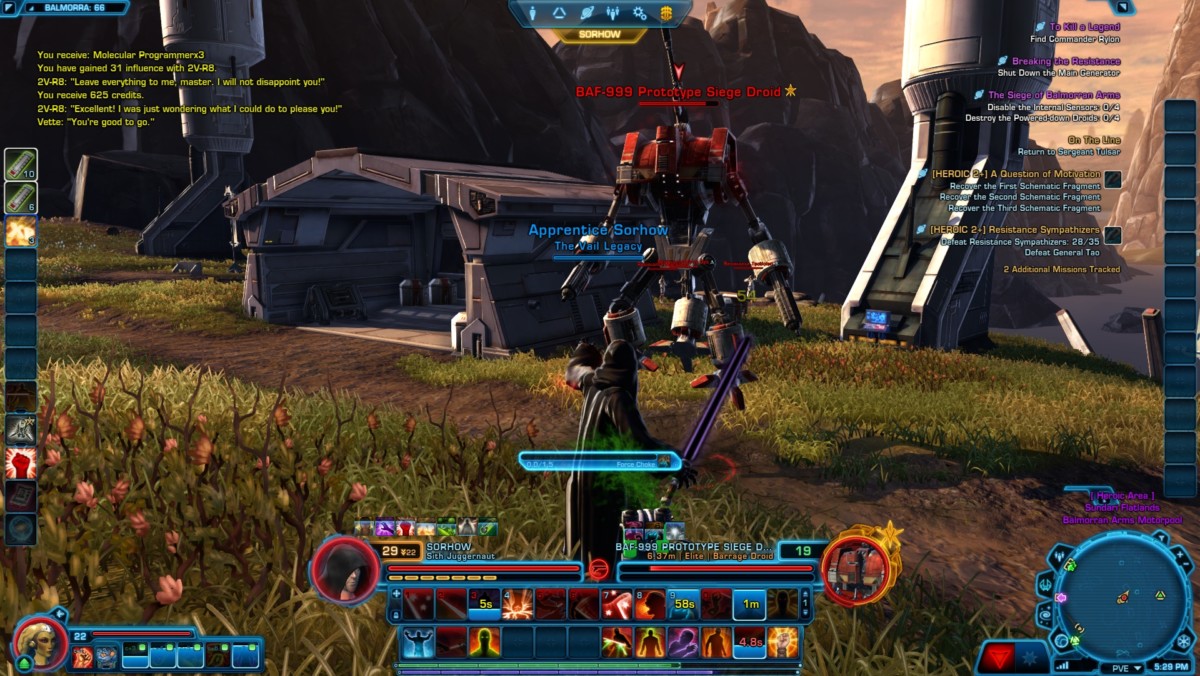
Task: Use the Resistance Sympathizers mission item
Action: [1112, 236]
